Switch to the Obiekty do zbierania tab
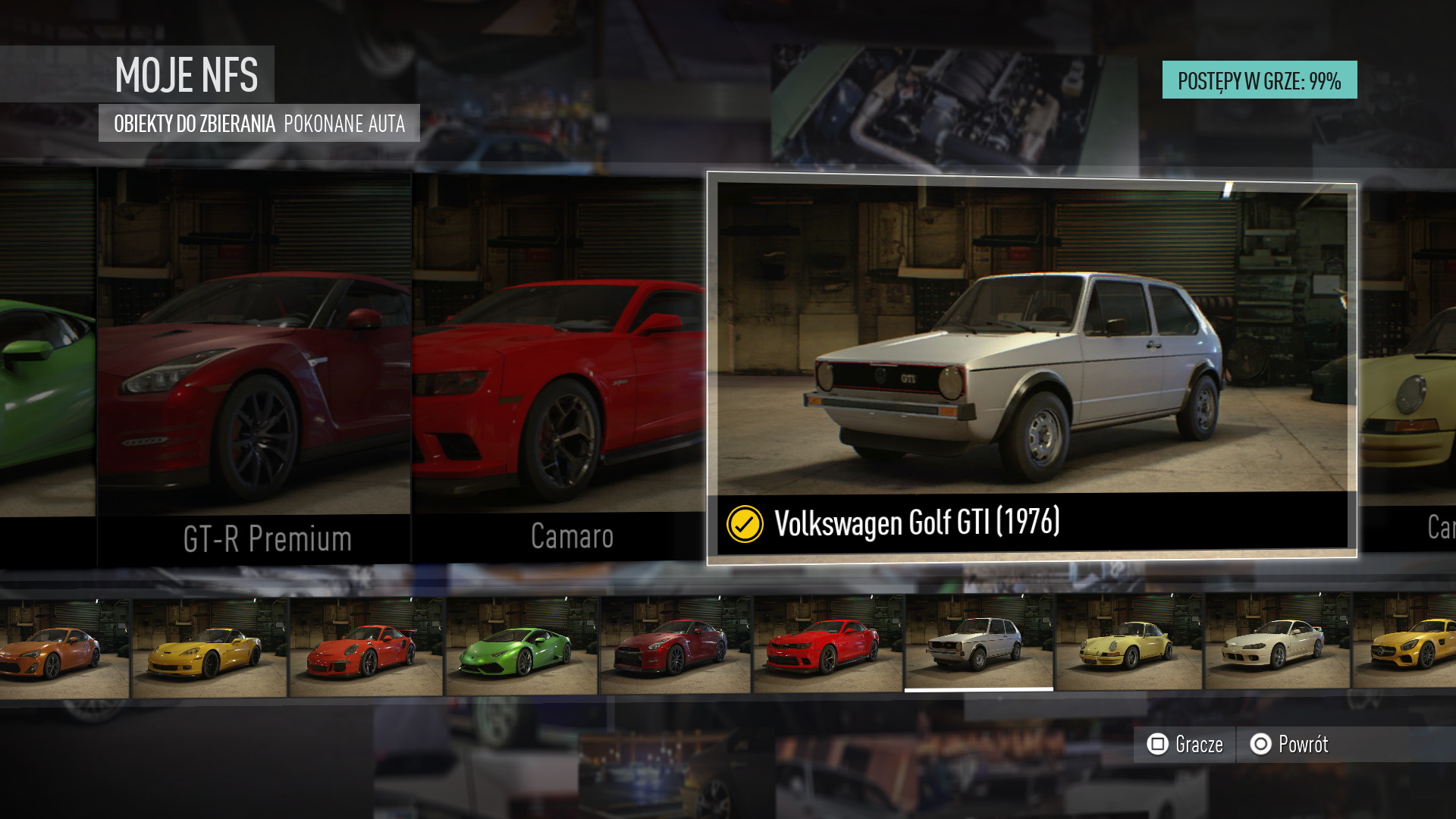The width and height of the screenshot is (1456, 819). (194, 124)
